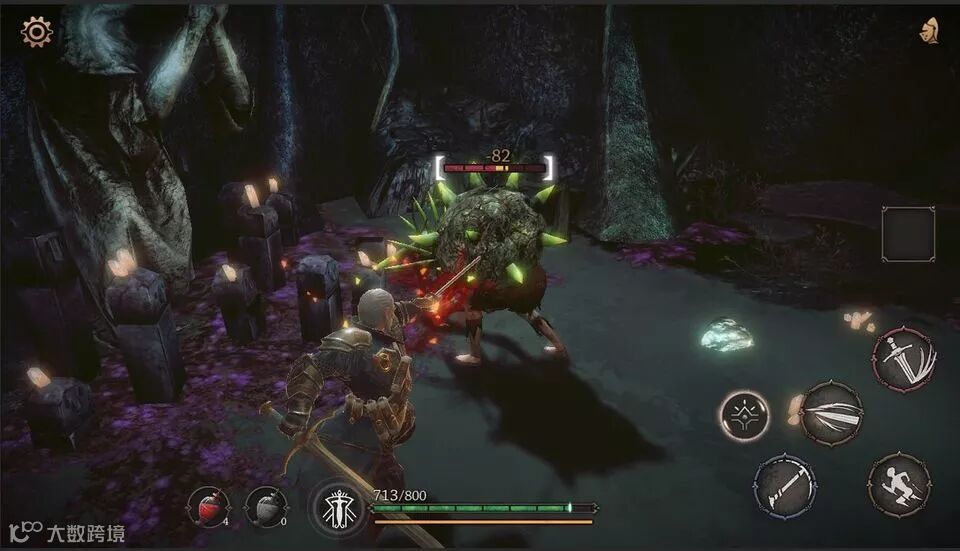Open the settings gear menu
Screen dimensions: 960x551
pos(37,32)
